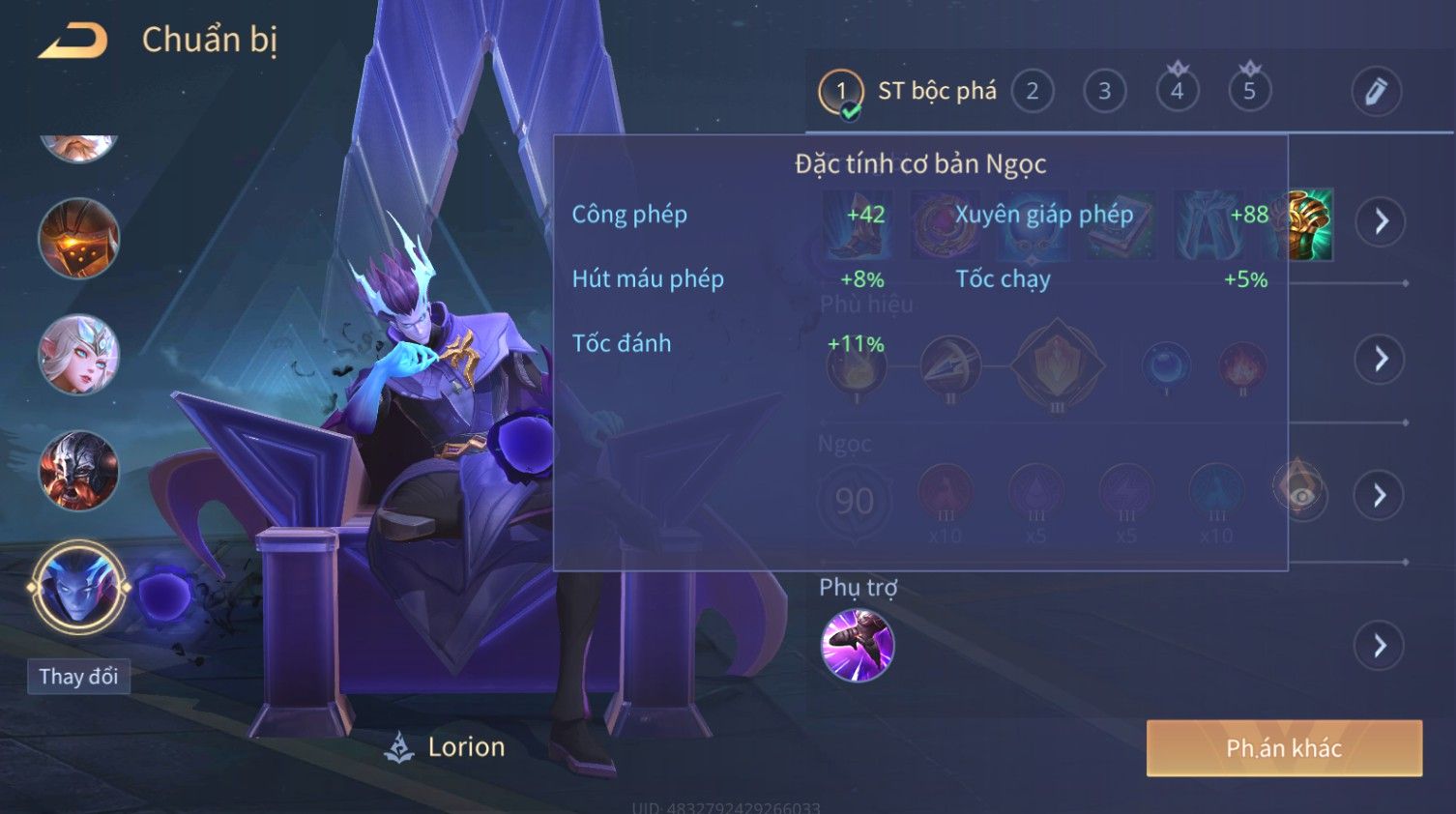Choose the ST bộc phá preset 1

point(841,92)
